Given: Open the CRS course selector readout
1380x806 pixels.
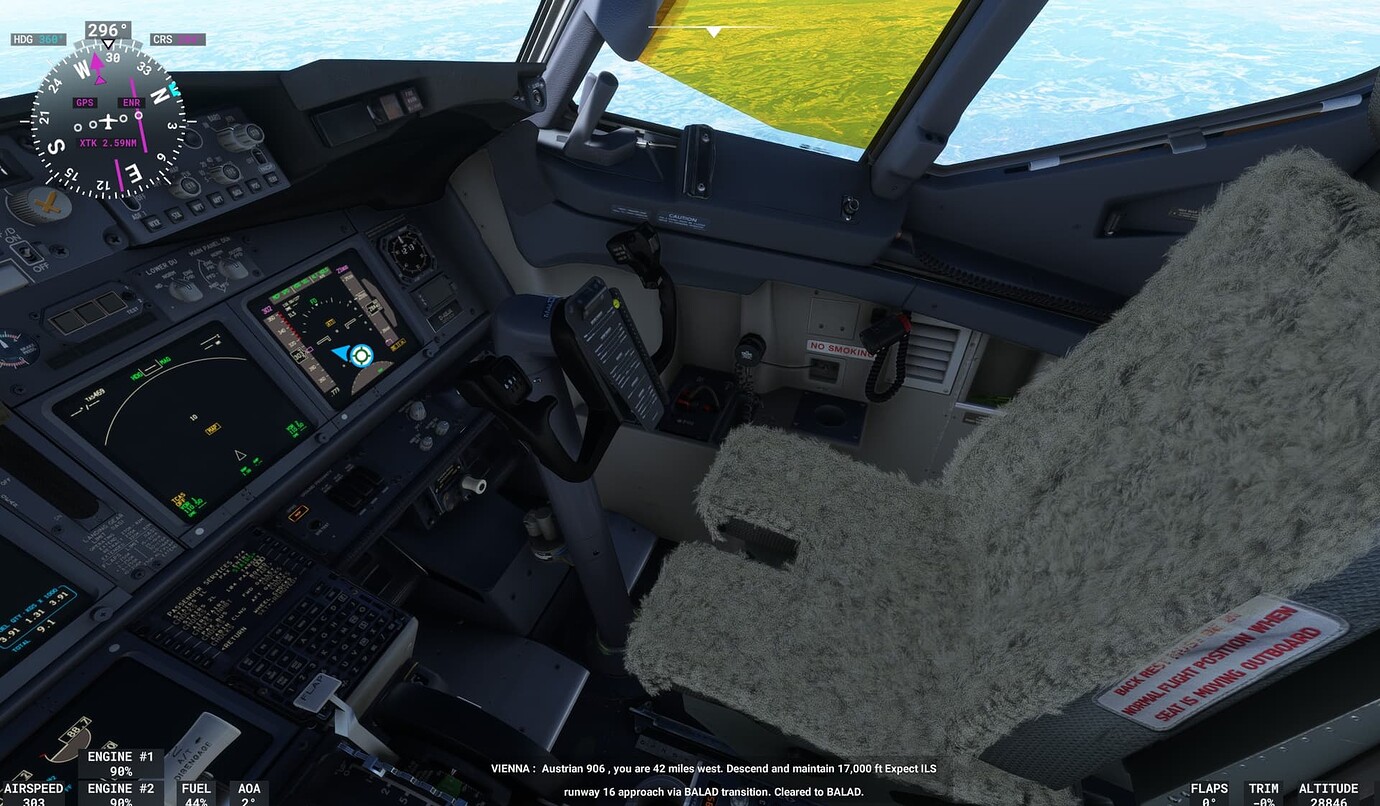Looking at the screenshot, I should coord(180,39).
